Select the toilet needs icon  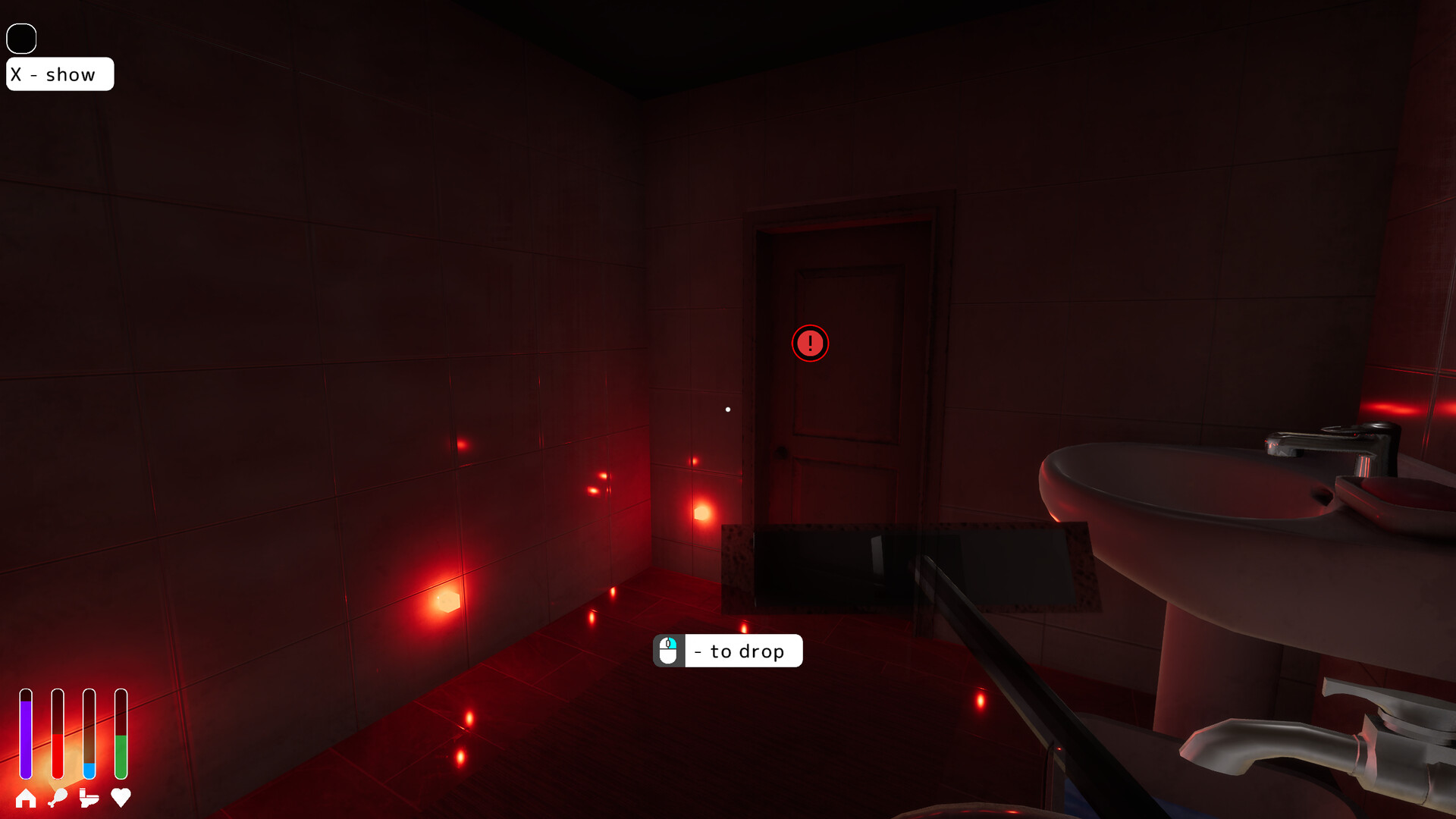[x=89, y=799]
